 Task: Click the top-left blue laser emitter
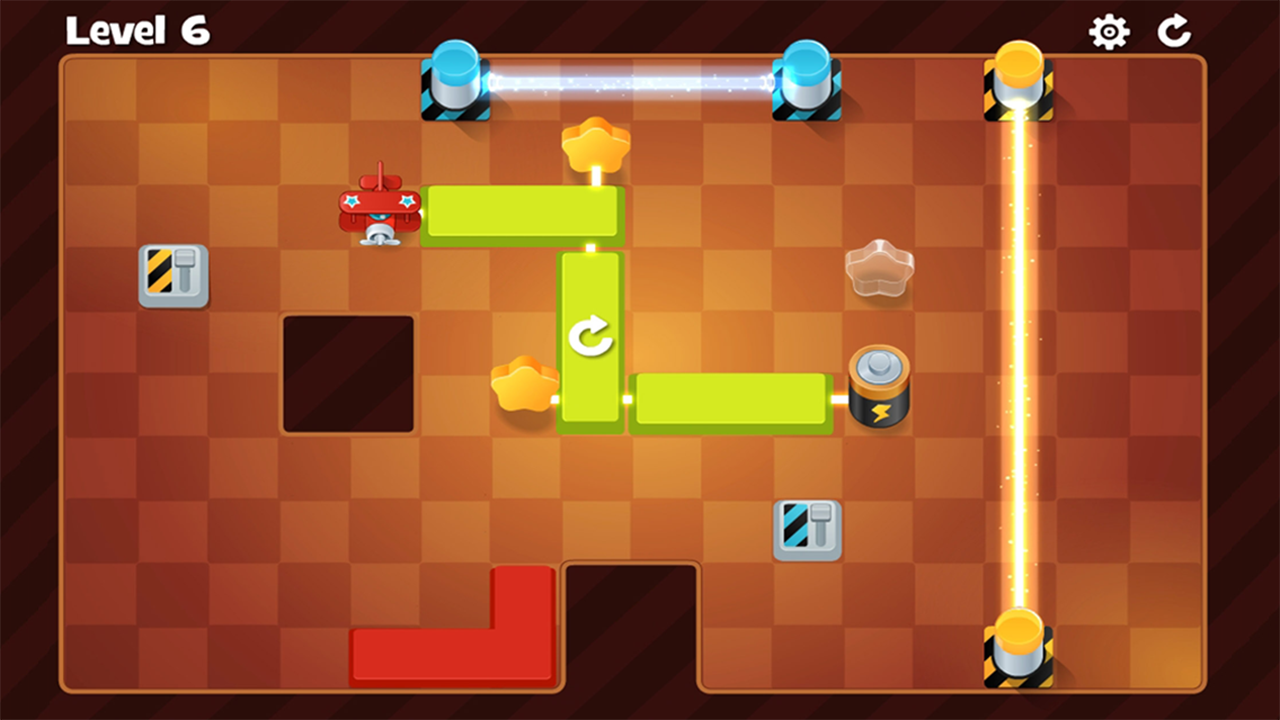click(455, 85)
